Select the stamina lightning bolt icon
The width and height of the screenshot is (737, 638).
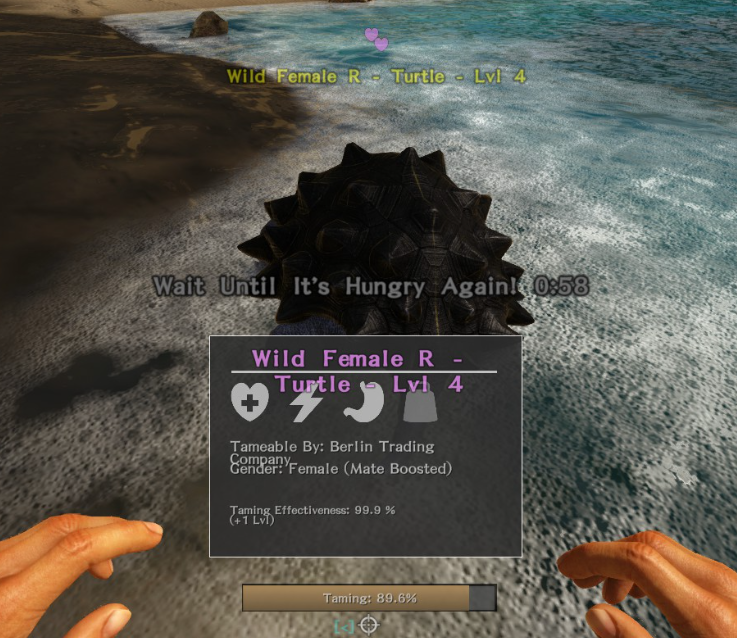tap(305, 402)
